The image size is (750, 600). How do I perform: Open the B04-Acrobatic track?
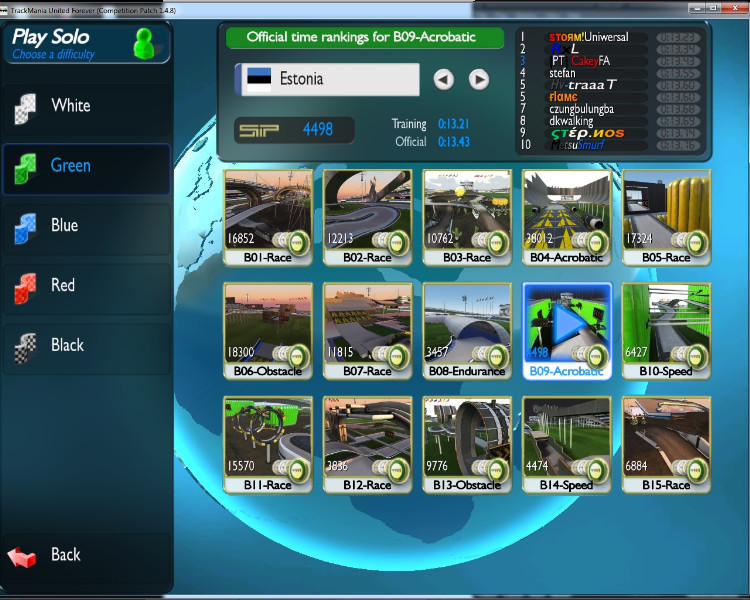click(566, 215)
